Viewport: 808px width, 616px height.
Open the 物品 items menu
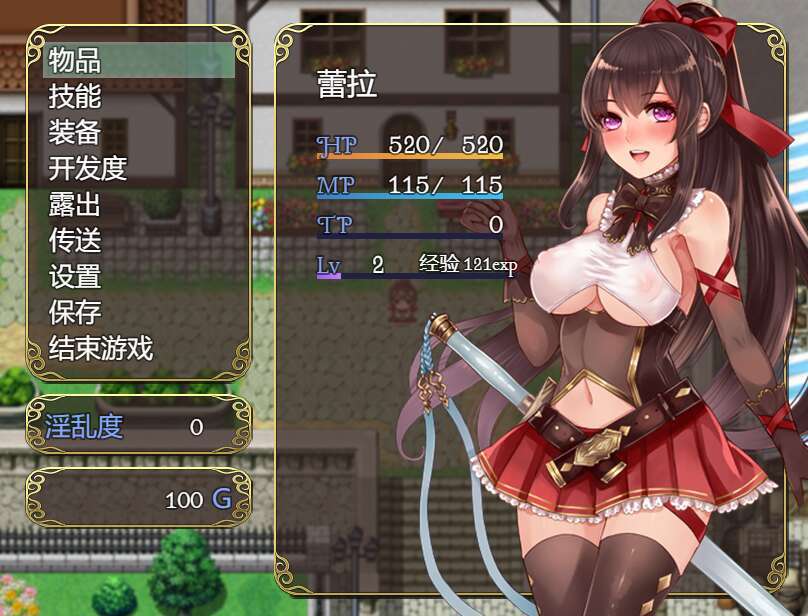pos(76,60)
